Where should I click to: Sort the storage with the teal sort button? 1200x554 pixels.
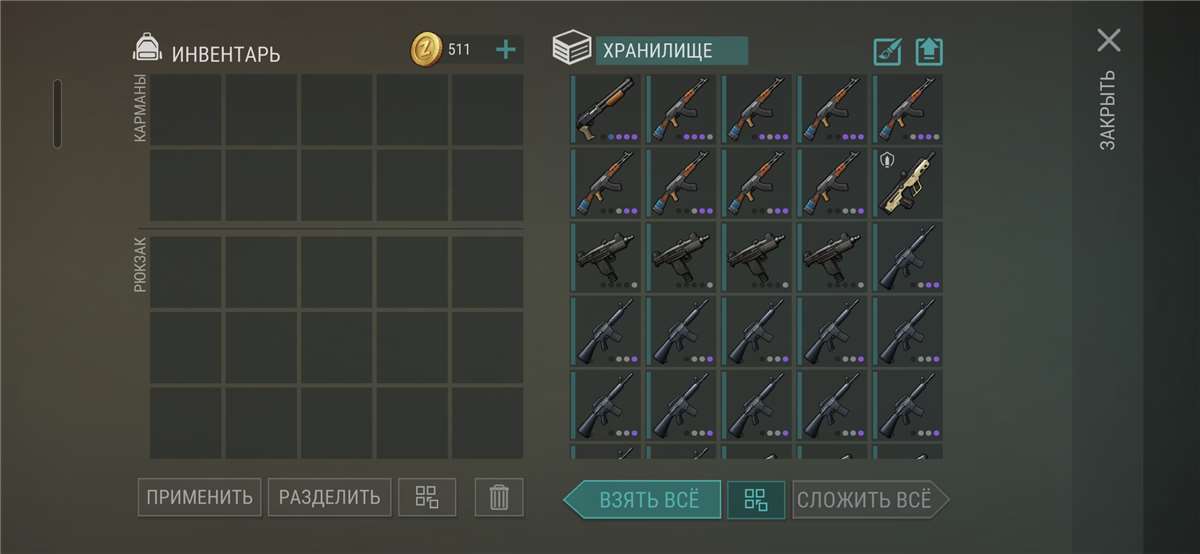pyautogui.click(x=755, y=499)
